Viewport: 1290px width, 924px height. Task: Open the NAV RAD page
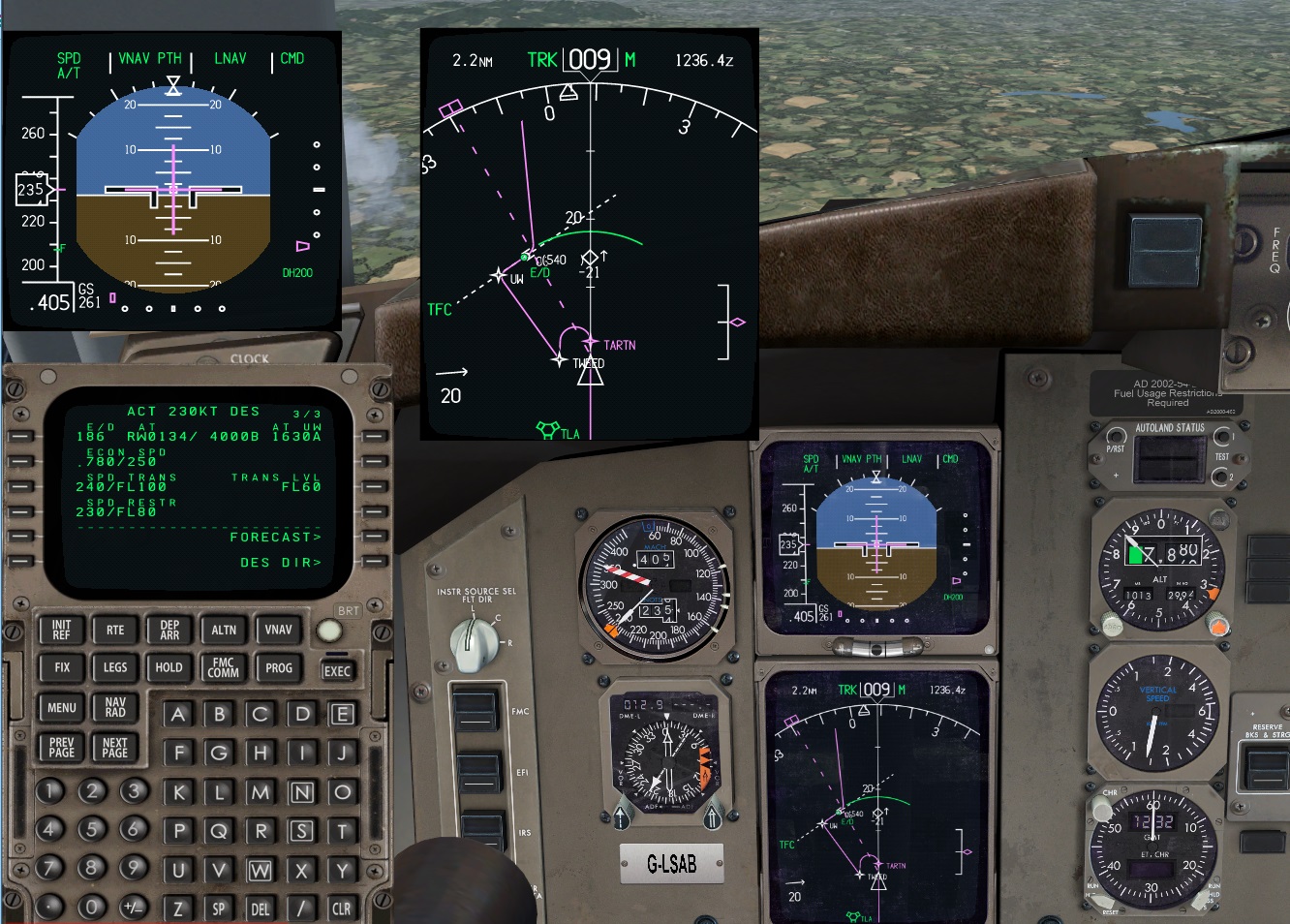[114, 708]
